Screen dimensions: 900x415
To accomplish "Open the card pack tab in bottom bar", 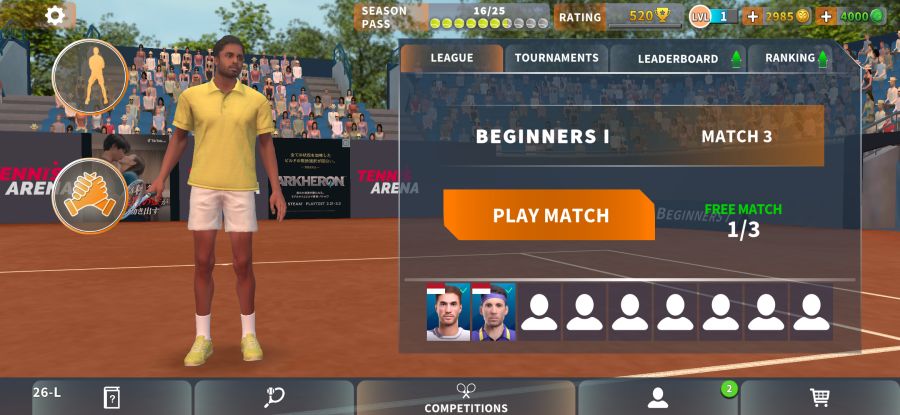I will pos(112,398).
